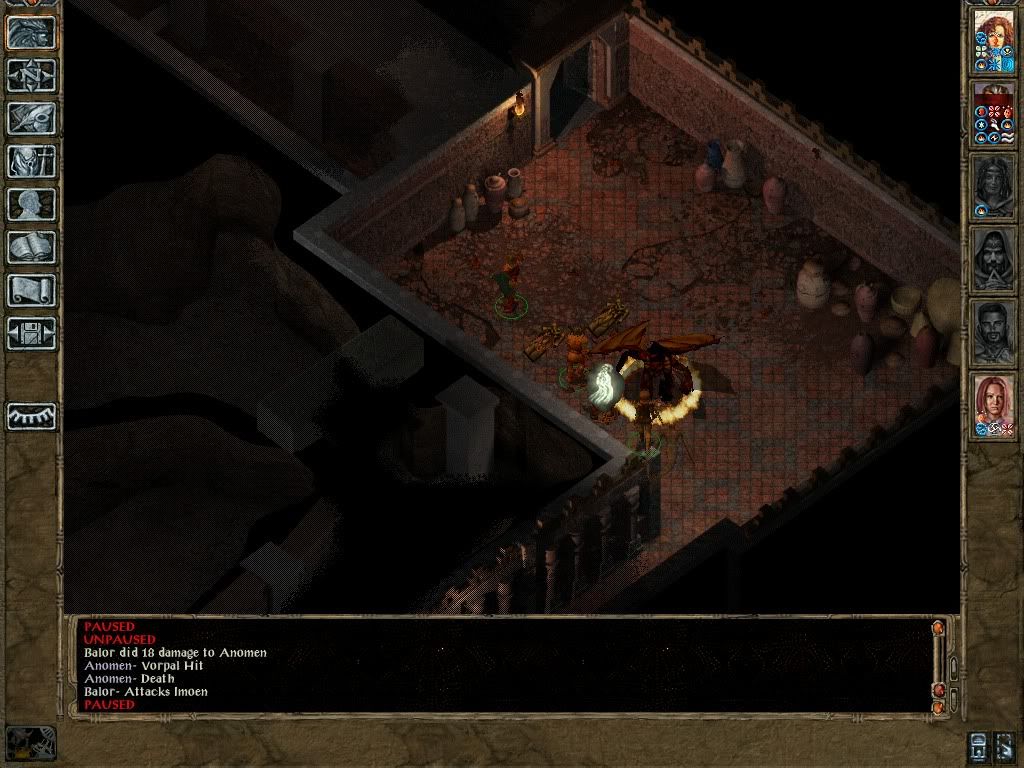This screenshot has height=768, width=1024.
Task: Open the Options floppy disk button
Action: [31, 333]
